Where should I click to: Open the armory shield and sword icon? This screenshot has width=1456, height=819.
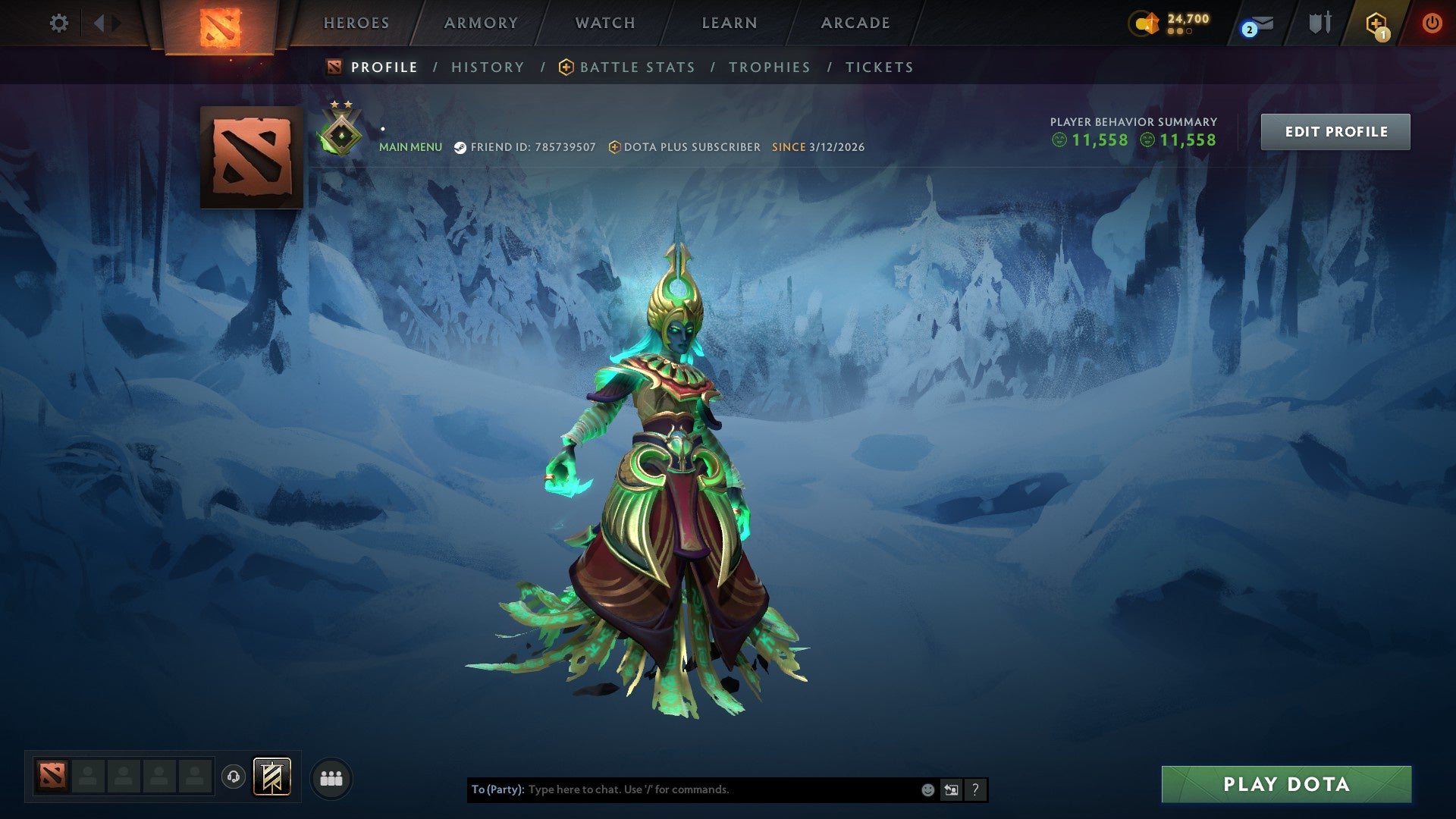tap(1319, 23)
